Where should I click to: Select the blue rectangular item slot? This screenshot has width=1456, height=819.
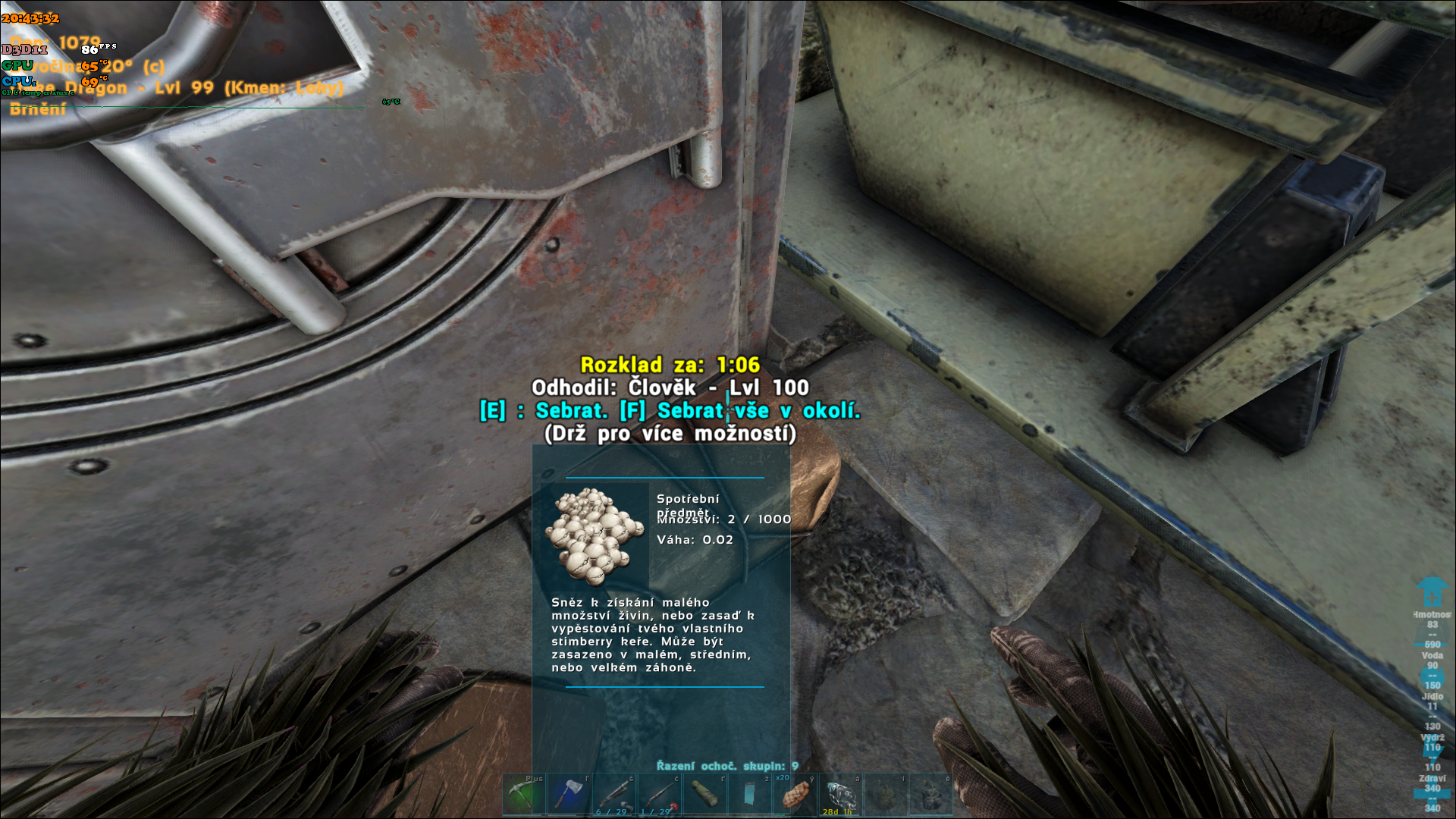pos(750,795)
